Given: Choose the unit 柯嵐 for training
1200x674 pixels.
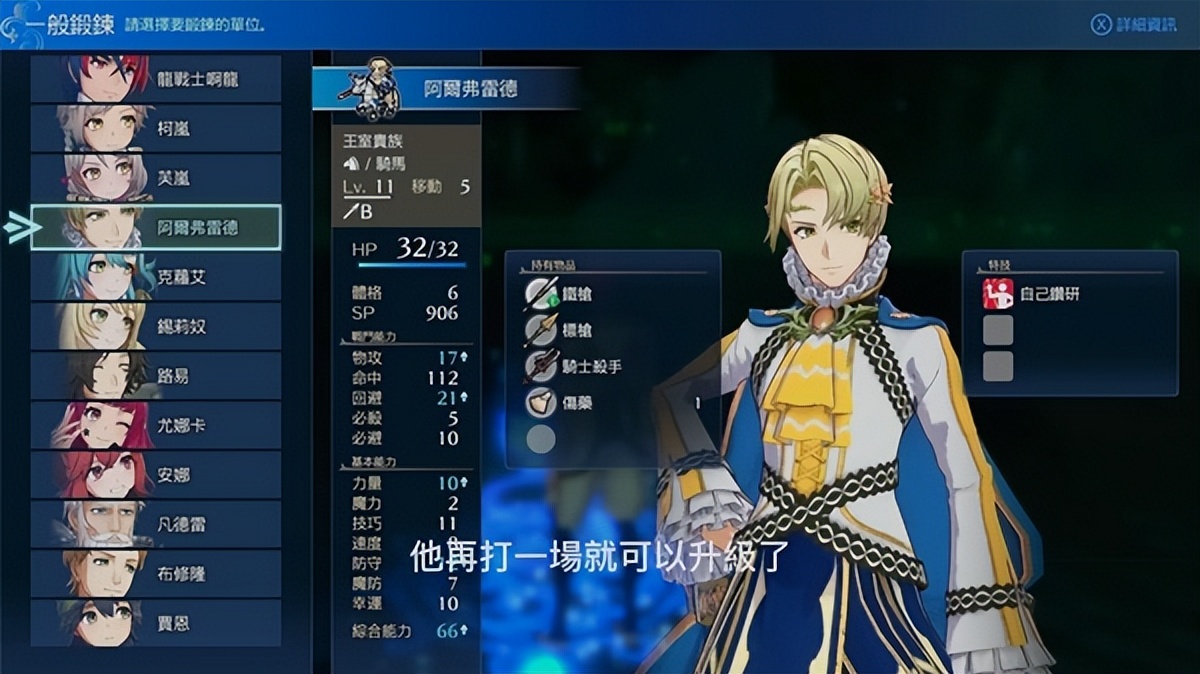Looking at the screenshot, I should click(155, 129).
